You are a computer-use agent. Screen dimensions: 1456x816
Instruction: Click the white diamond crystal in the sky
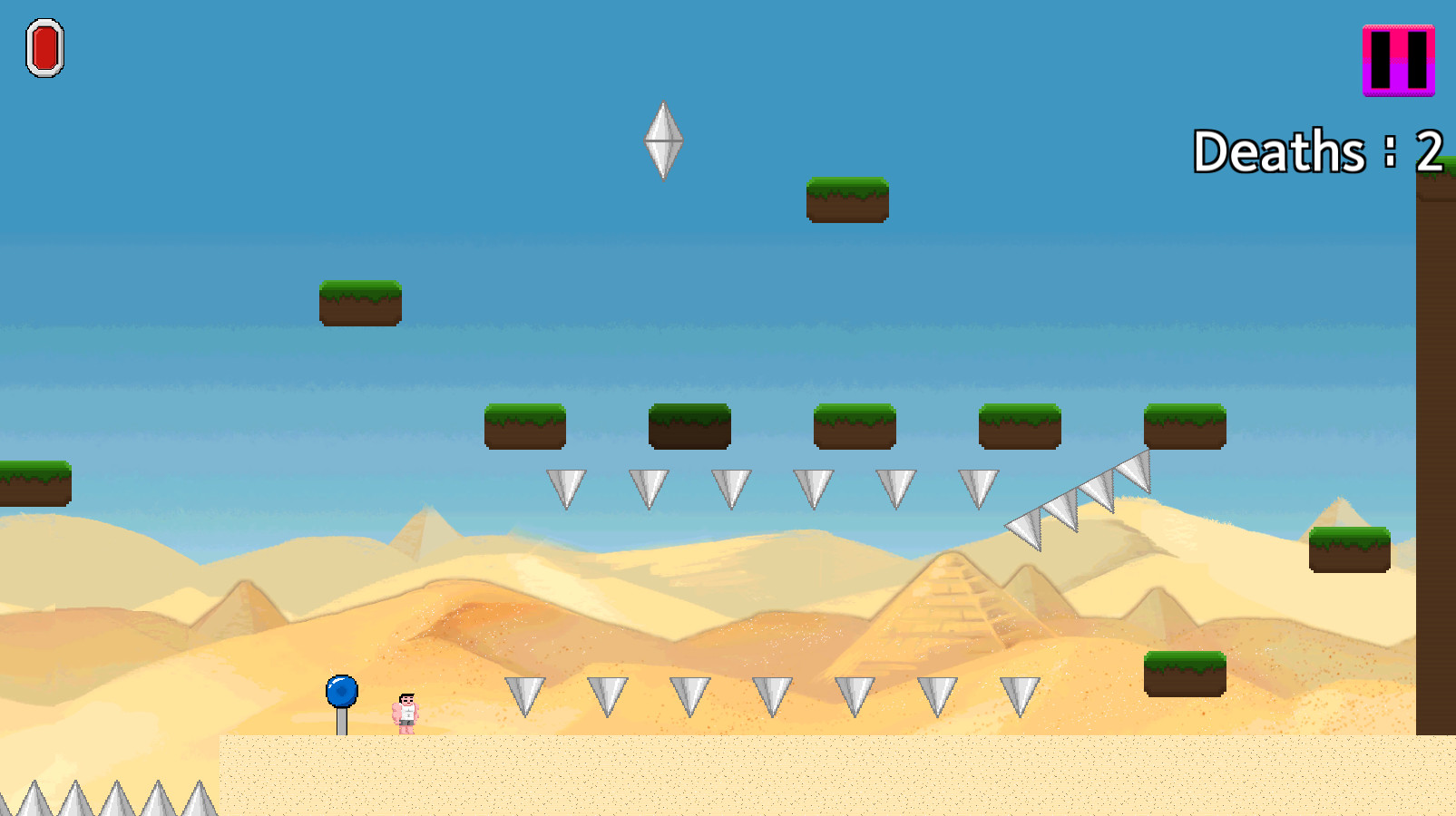click(x=663, y=142)
